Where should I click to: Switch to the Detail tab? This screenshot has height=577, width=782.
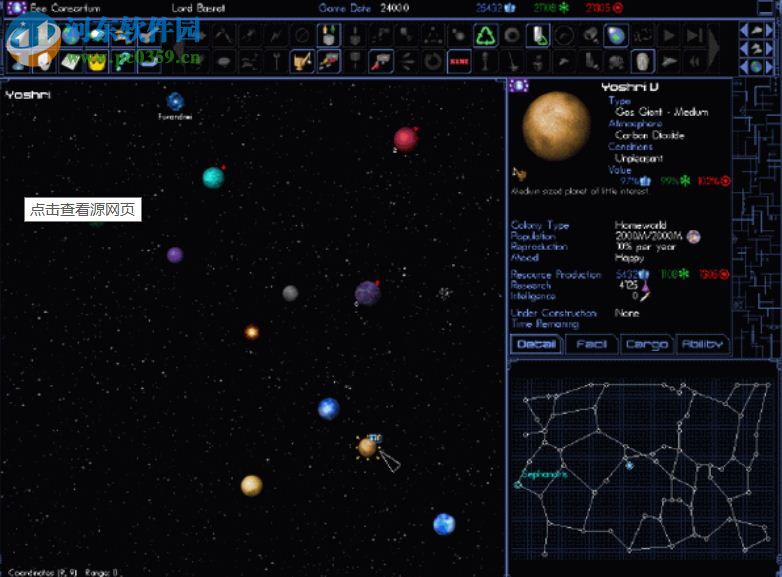[536, 345]
